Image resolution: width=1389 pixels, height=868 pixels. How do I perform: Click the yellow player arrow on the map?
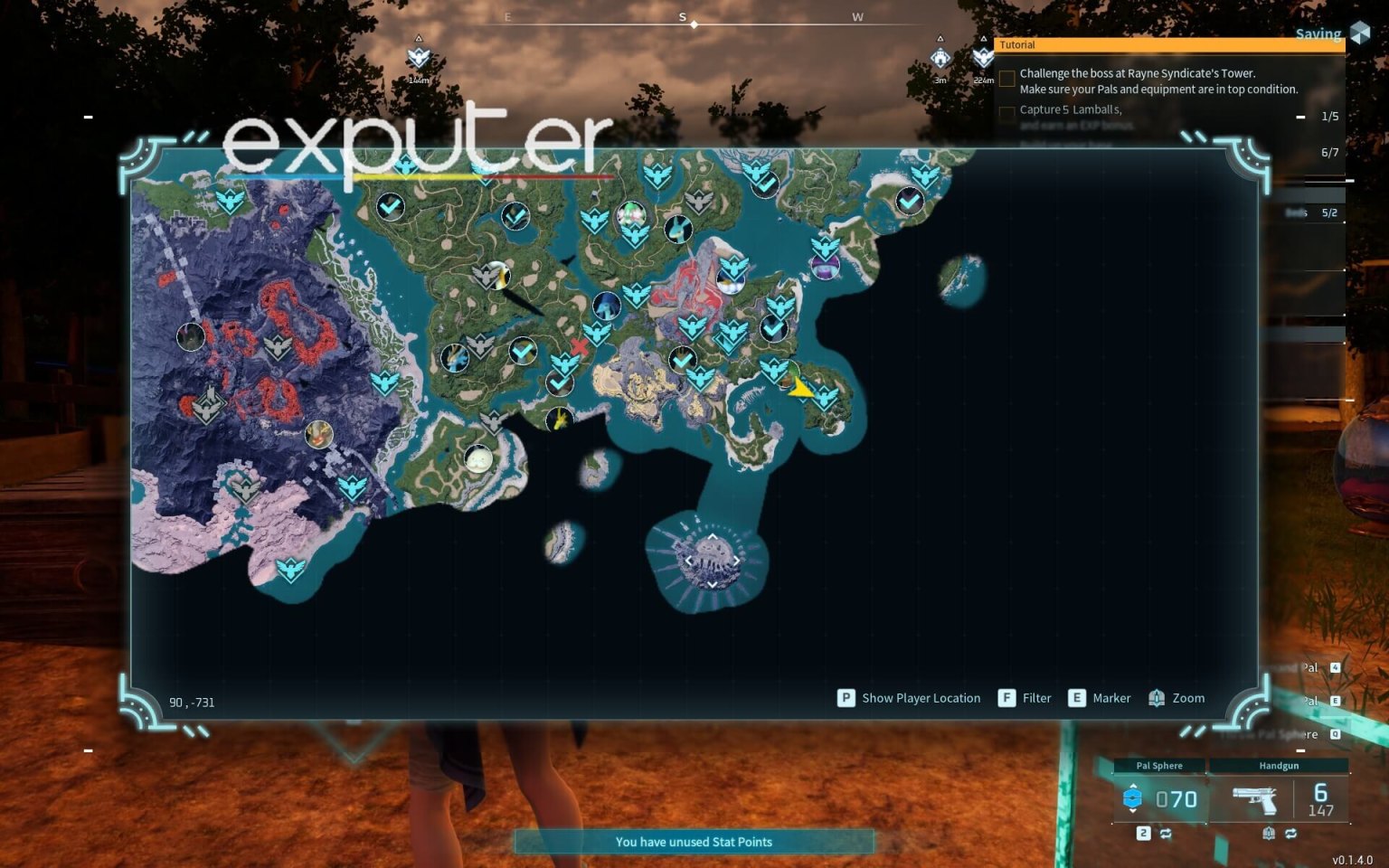pyautogui.click(x=801, y=387)
